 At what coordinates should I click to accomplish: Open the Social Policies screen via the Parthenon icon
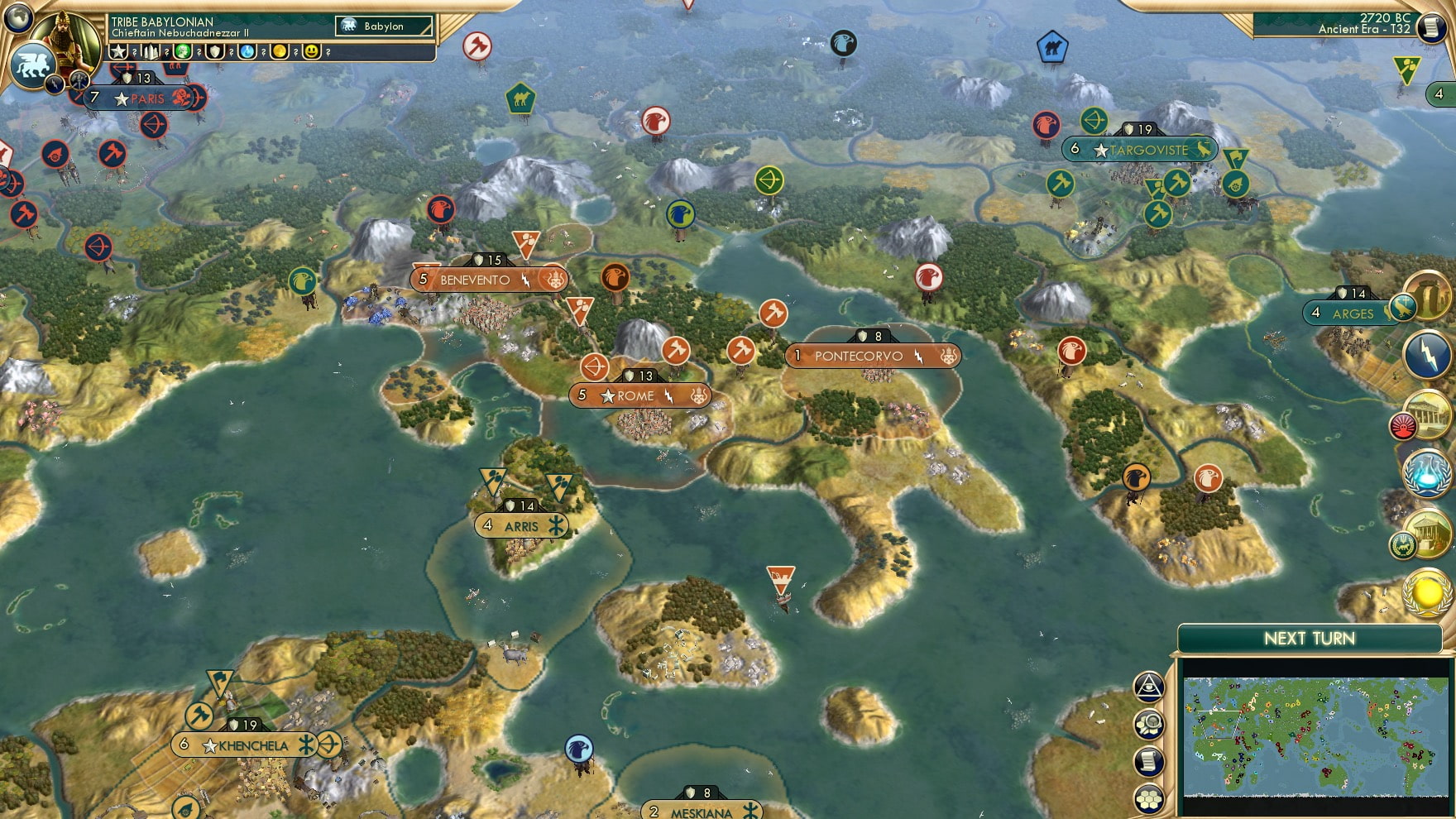click(x=1427, y=415)
